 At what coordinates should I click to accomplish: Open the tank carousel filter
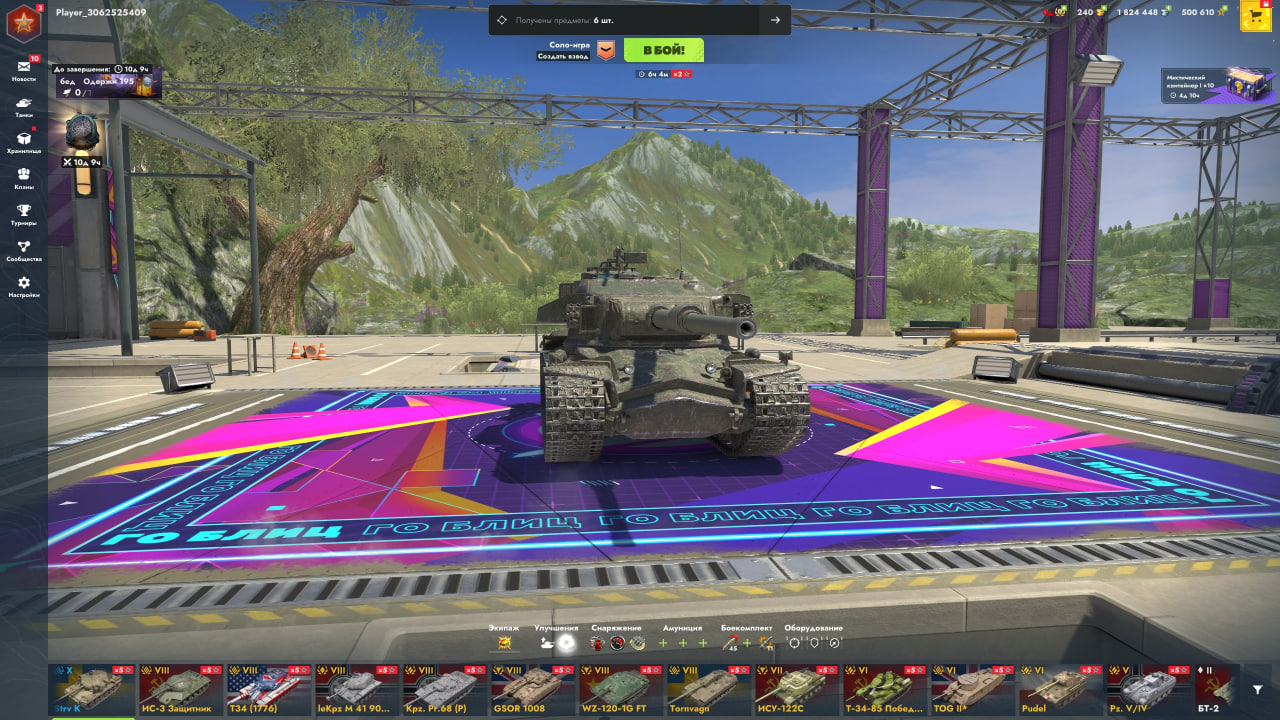pyautogui.click(x=1258, y=690)
